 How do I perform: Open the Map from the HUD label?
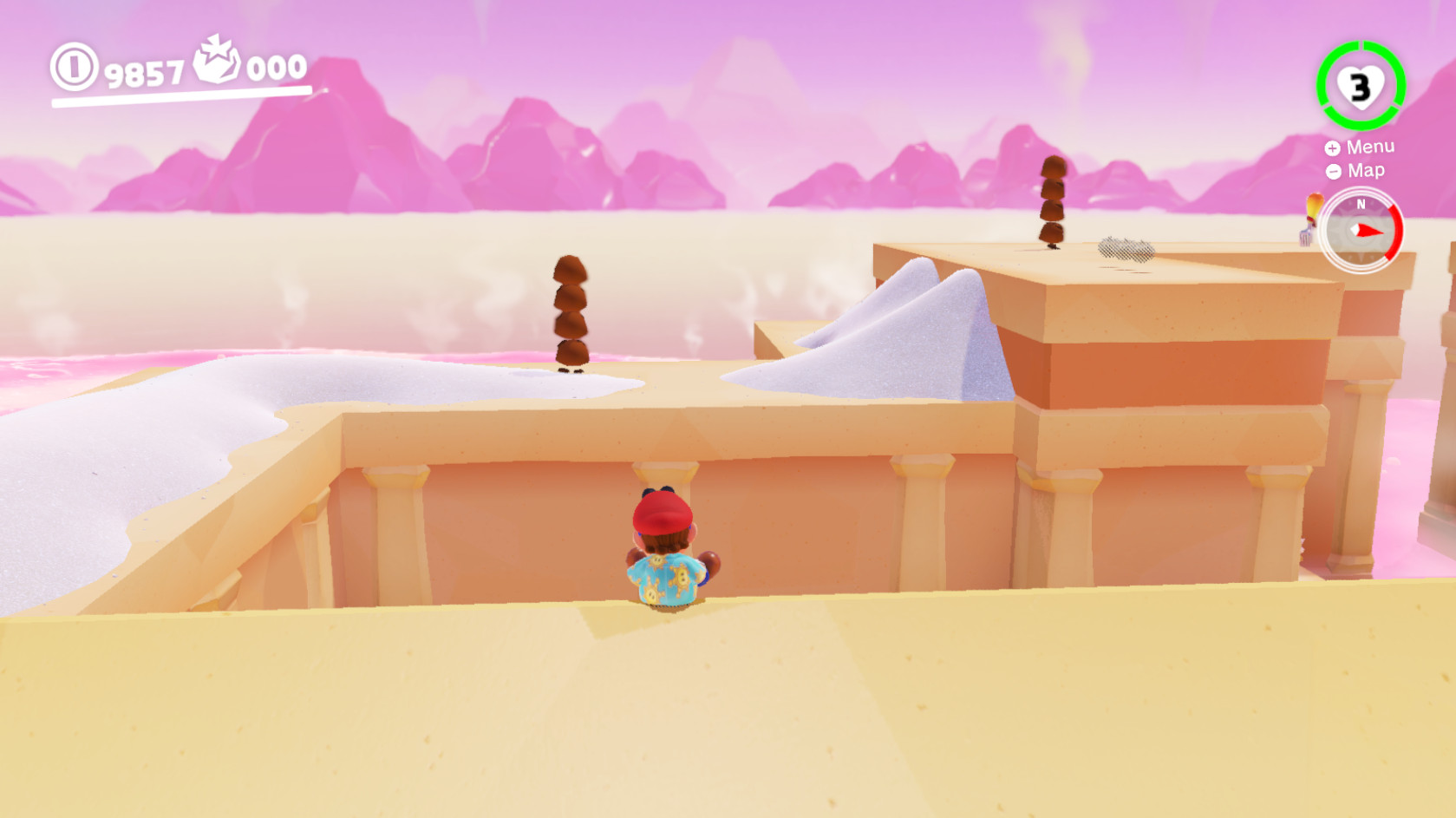[x=1366, y=171]
